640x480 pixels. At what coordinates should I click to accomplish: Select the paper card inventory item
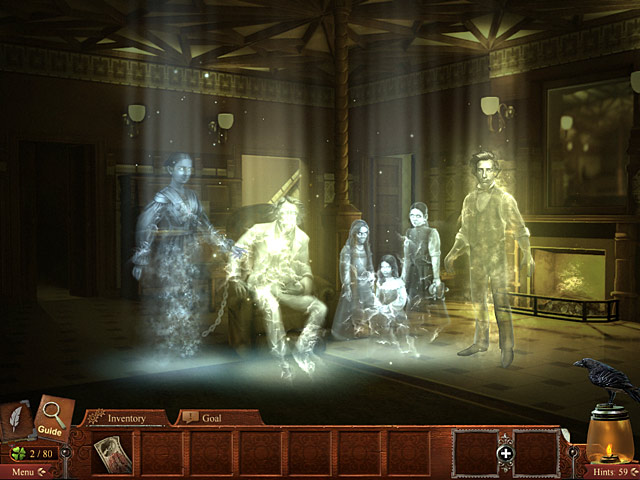pos(110,453)
